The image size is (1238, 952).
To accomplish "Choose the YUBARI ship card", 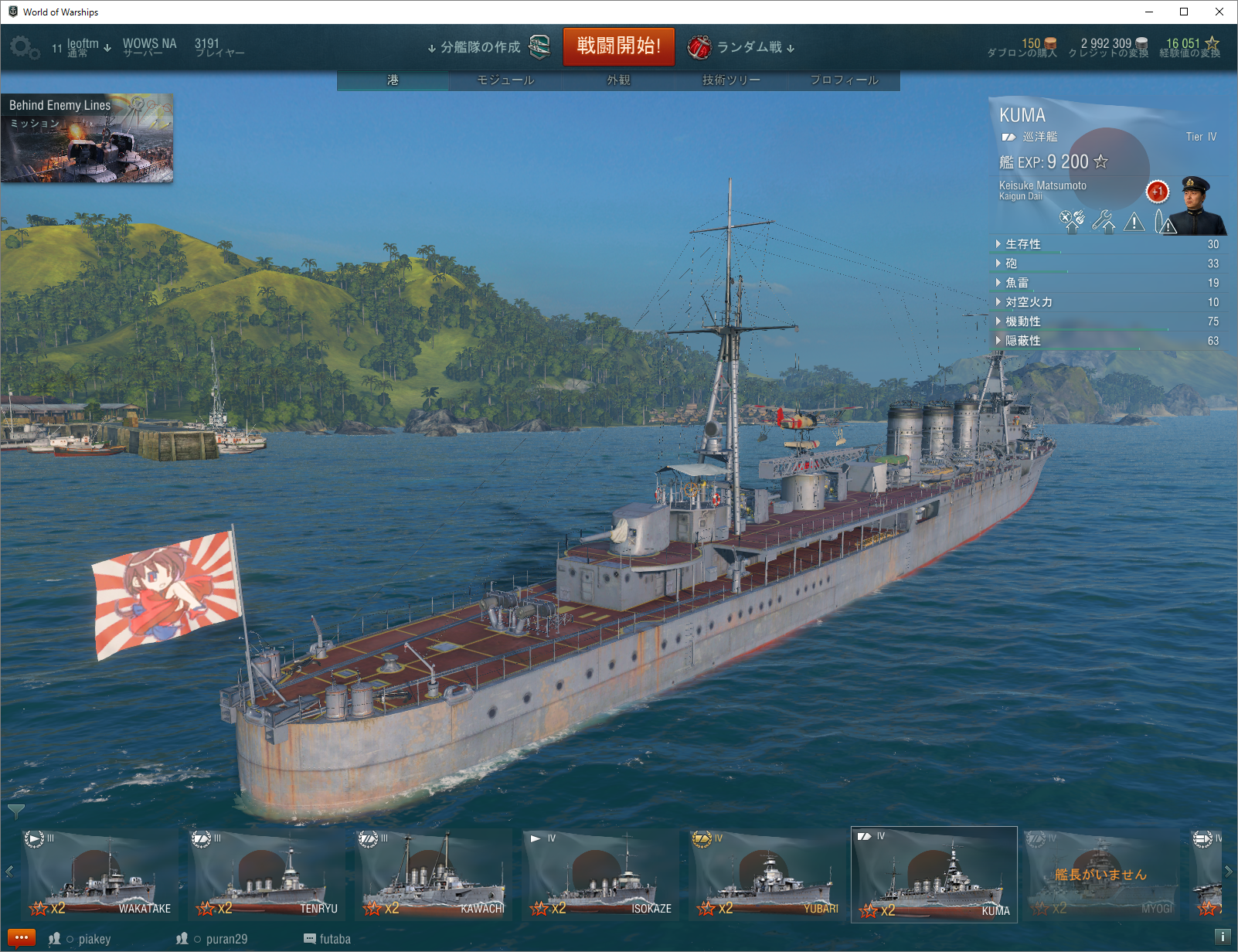I will tap(767, 875).
